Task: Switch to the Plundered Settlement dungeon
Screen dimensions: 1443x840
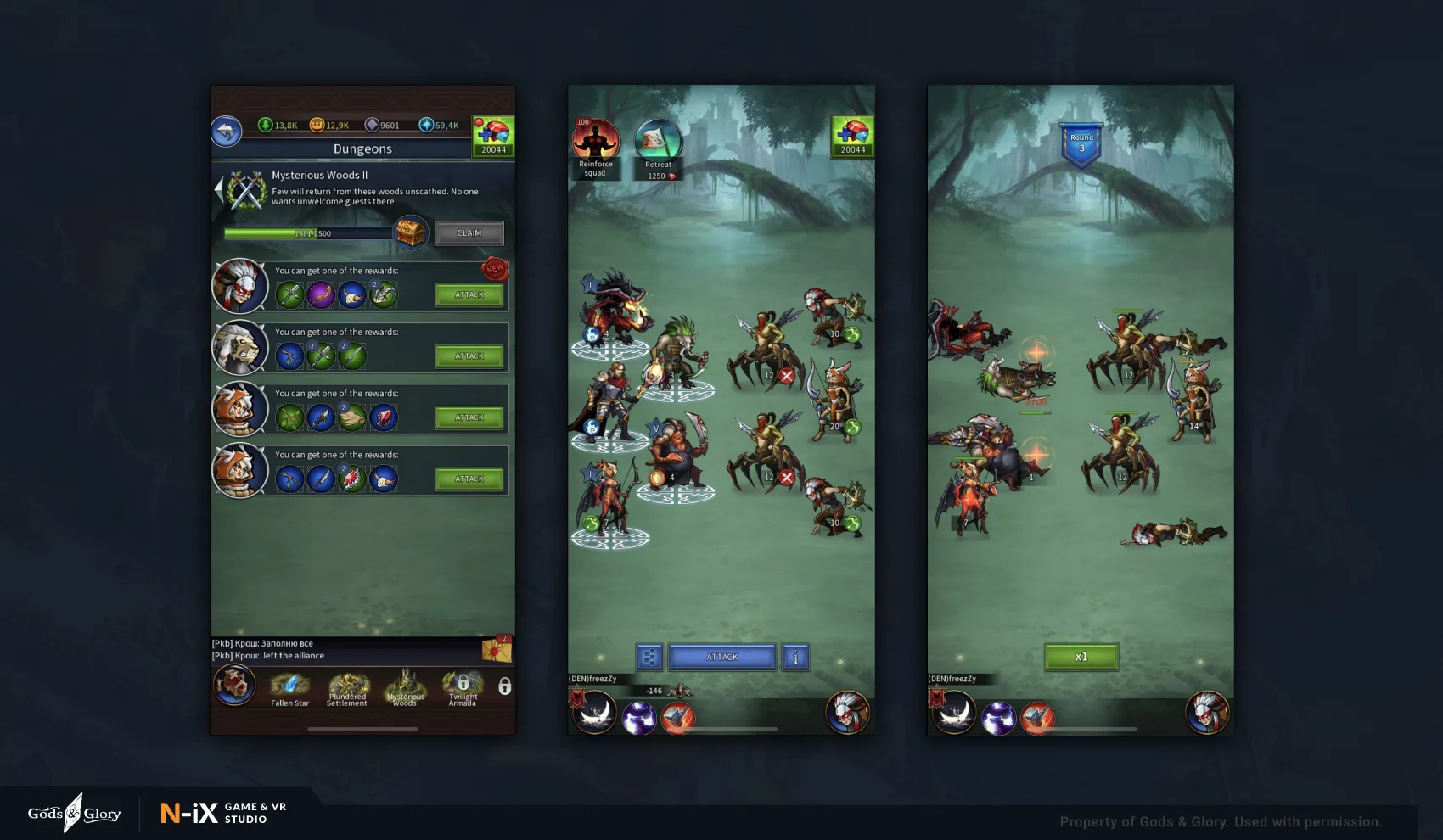Action: coord(347,688)
